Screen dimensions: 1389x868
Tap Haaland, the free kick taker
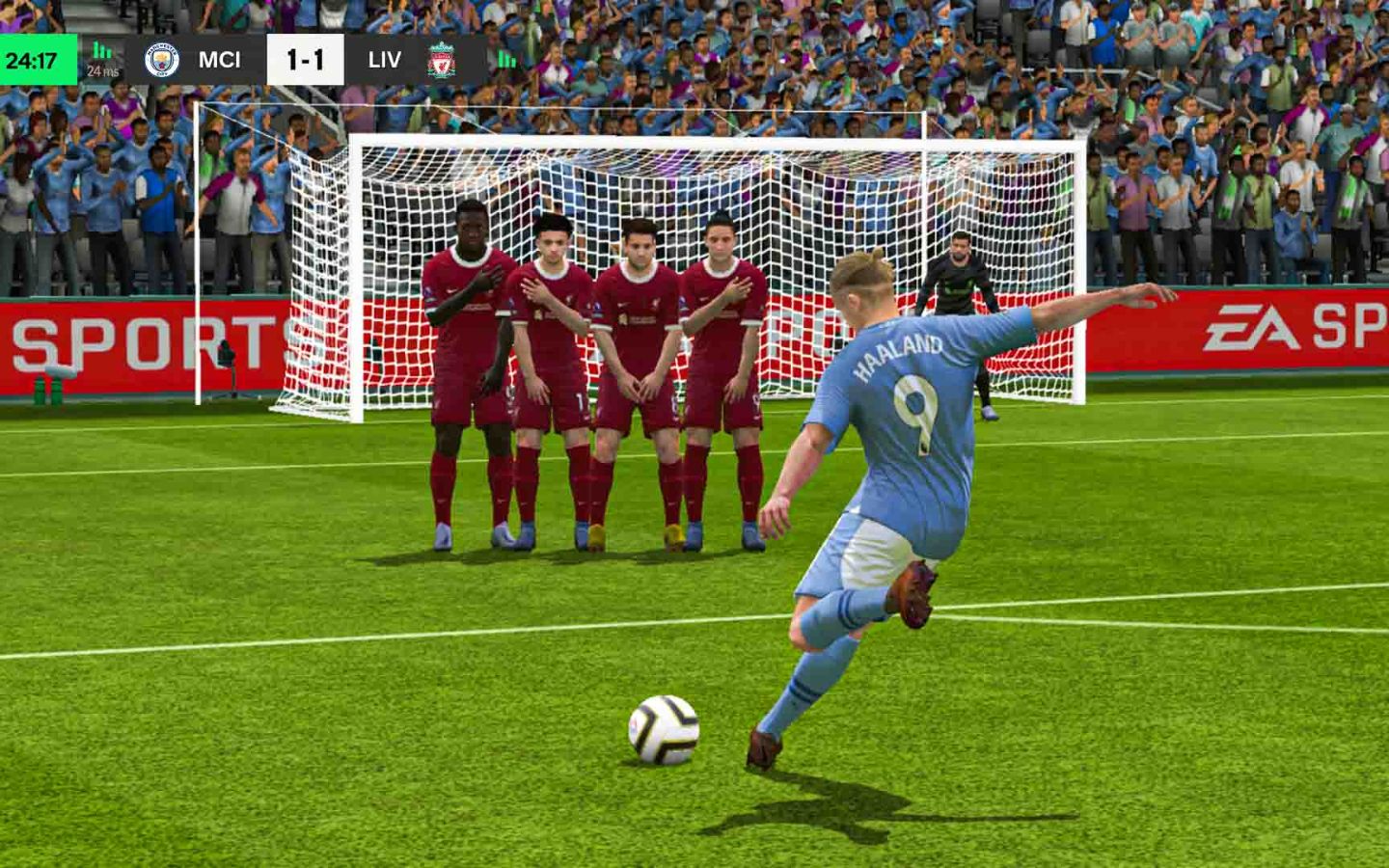pyautogui.click(x=897, y=463)
